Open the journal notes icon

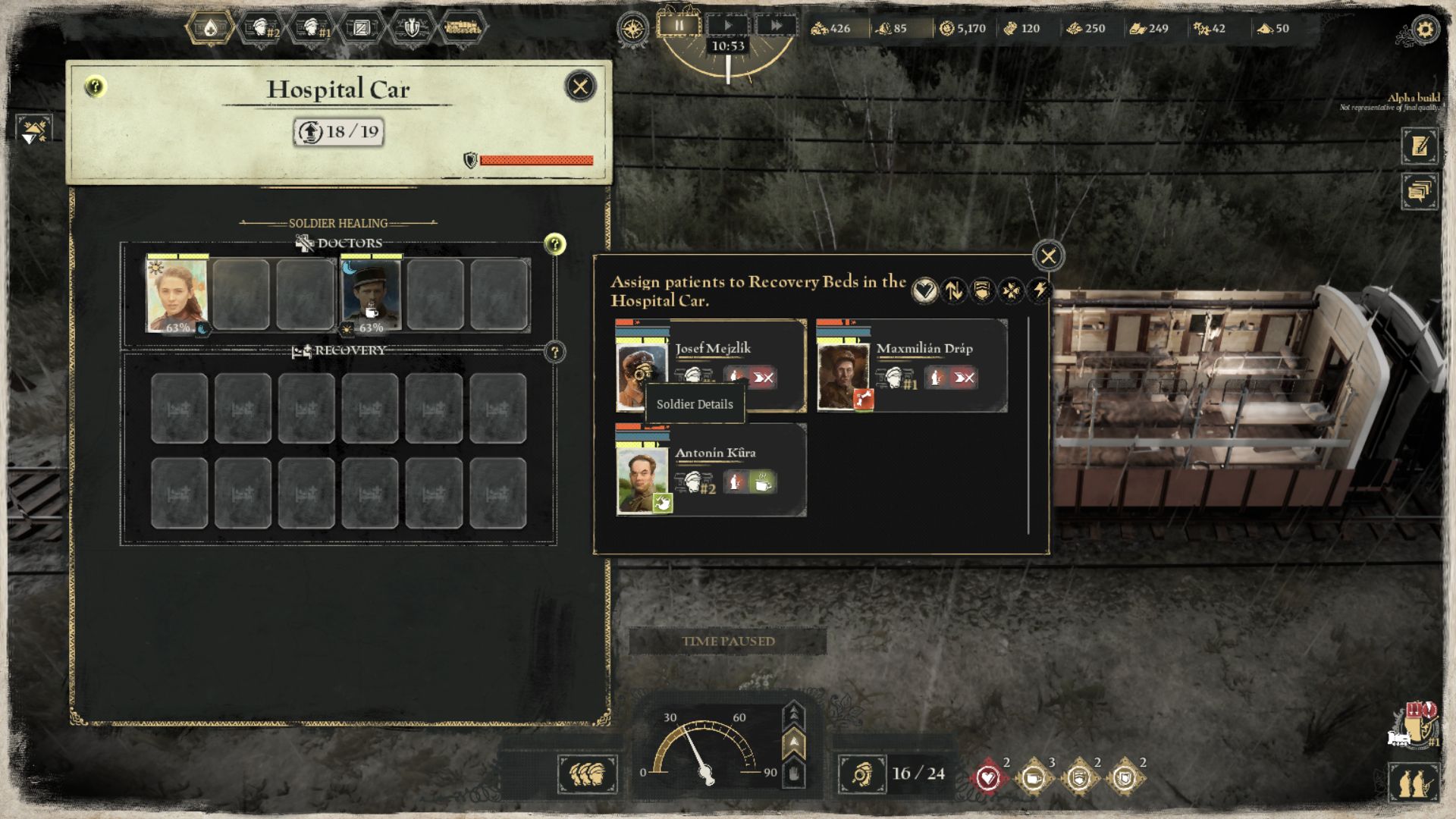point(1420,146)
